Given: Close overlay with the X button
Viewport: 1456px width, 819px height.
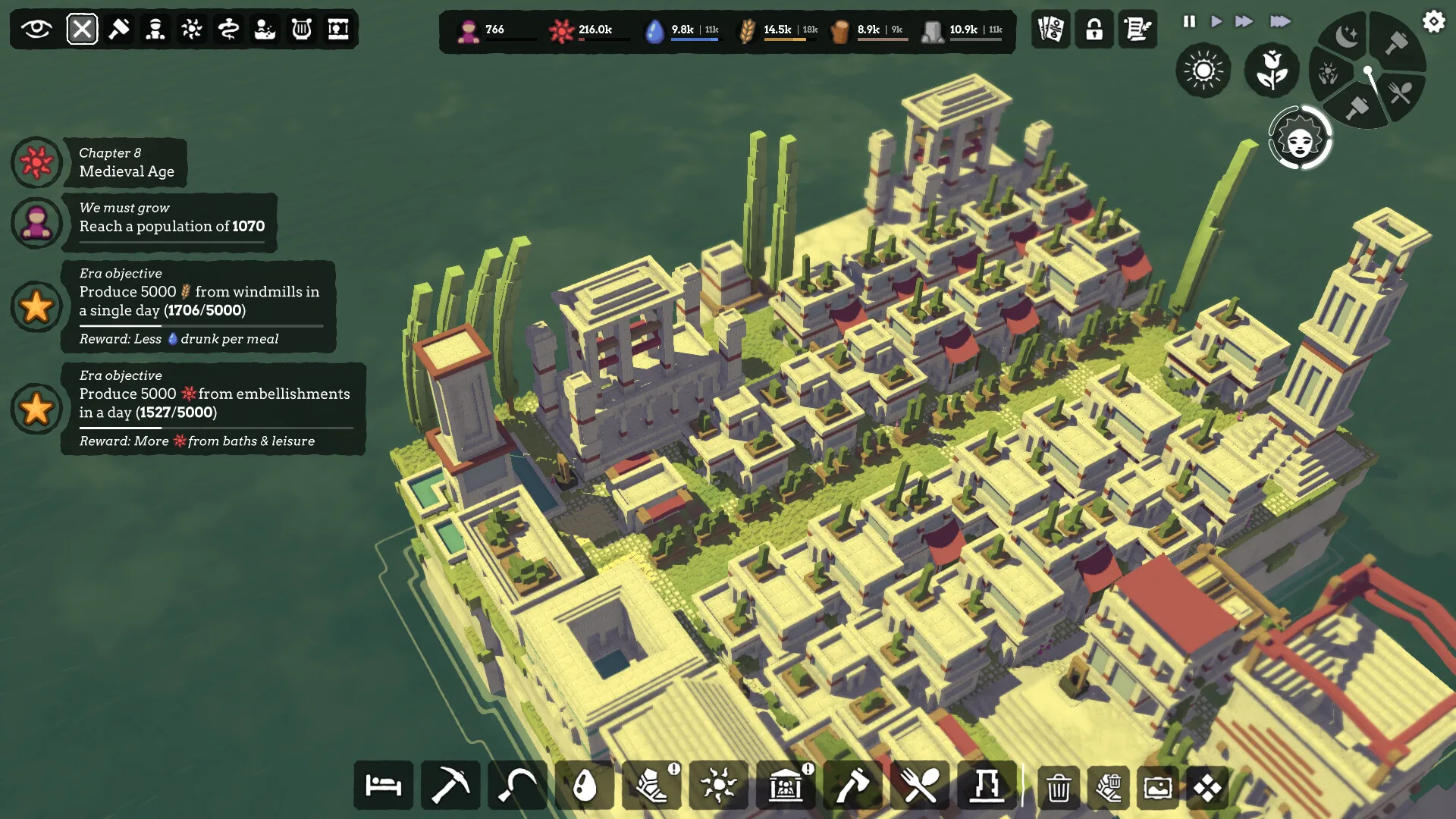Looking at the screenshot, I should tap(82, 30).
